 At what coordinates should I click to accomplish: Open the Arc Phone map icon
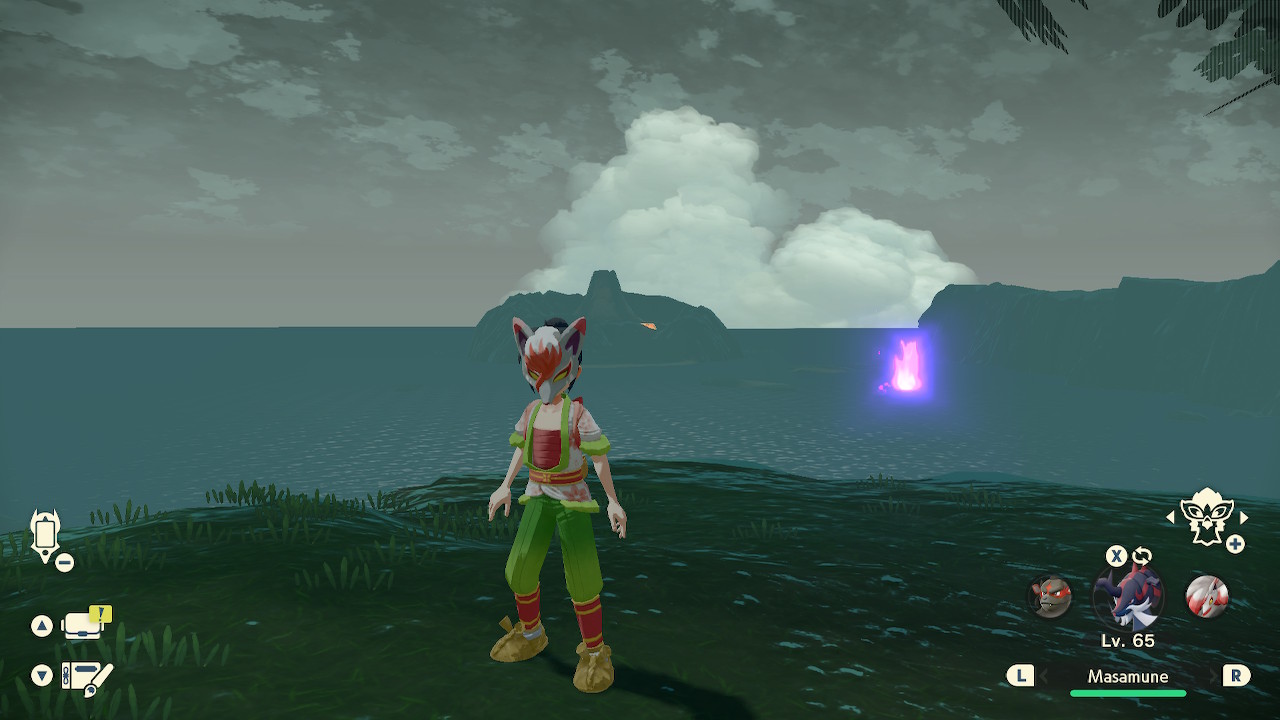[x=46, y=536]
